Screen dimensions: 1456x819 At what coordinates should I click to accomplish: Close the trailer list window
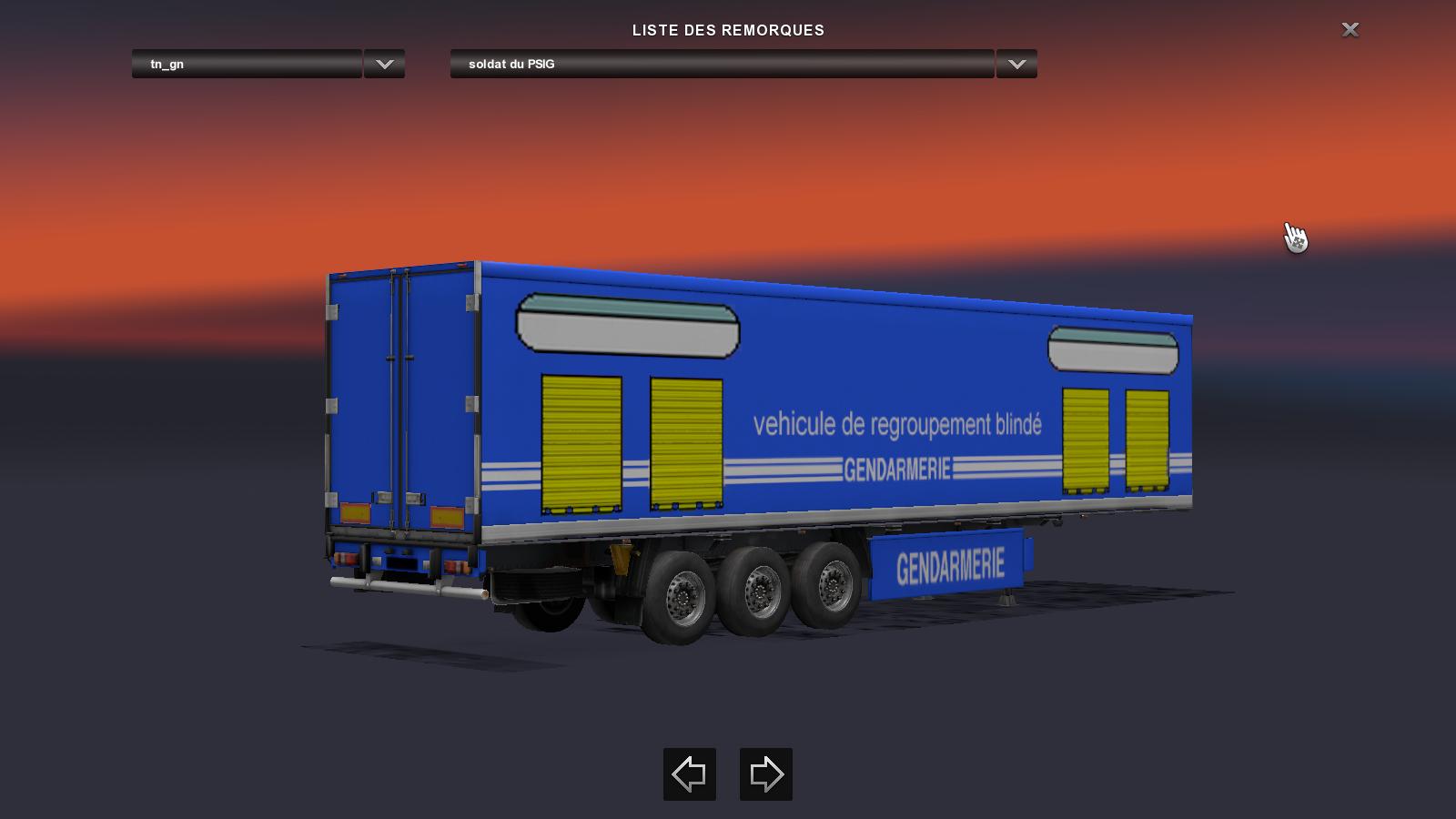coord(1350,30)
